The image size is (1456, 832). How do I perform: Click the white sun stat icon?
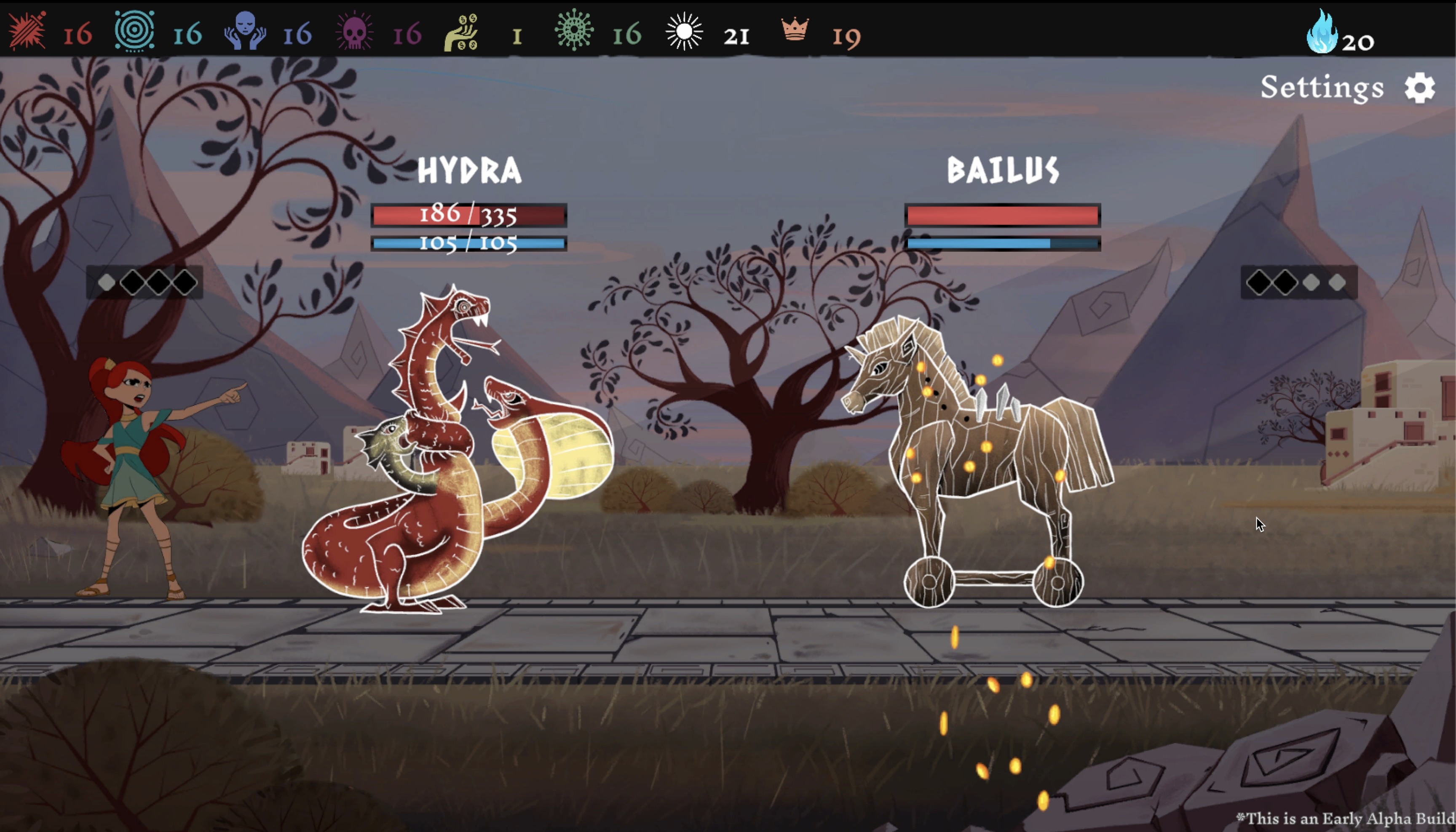point(684,31)
